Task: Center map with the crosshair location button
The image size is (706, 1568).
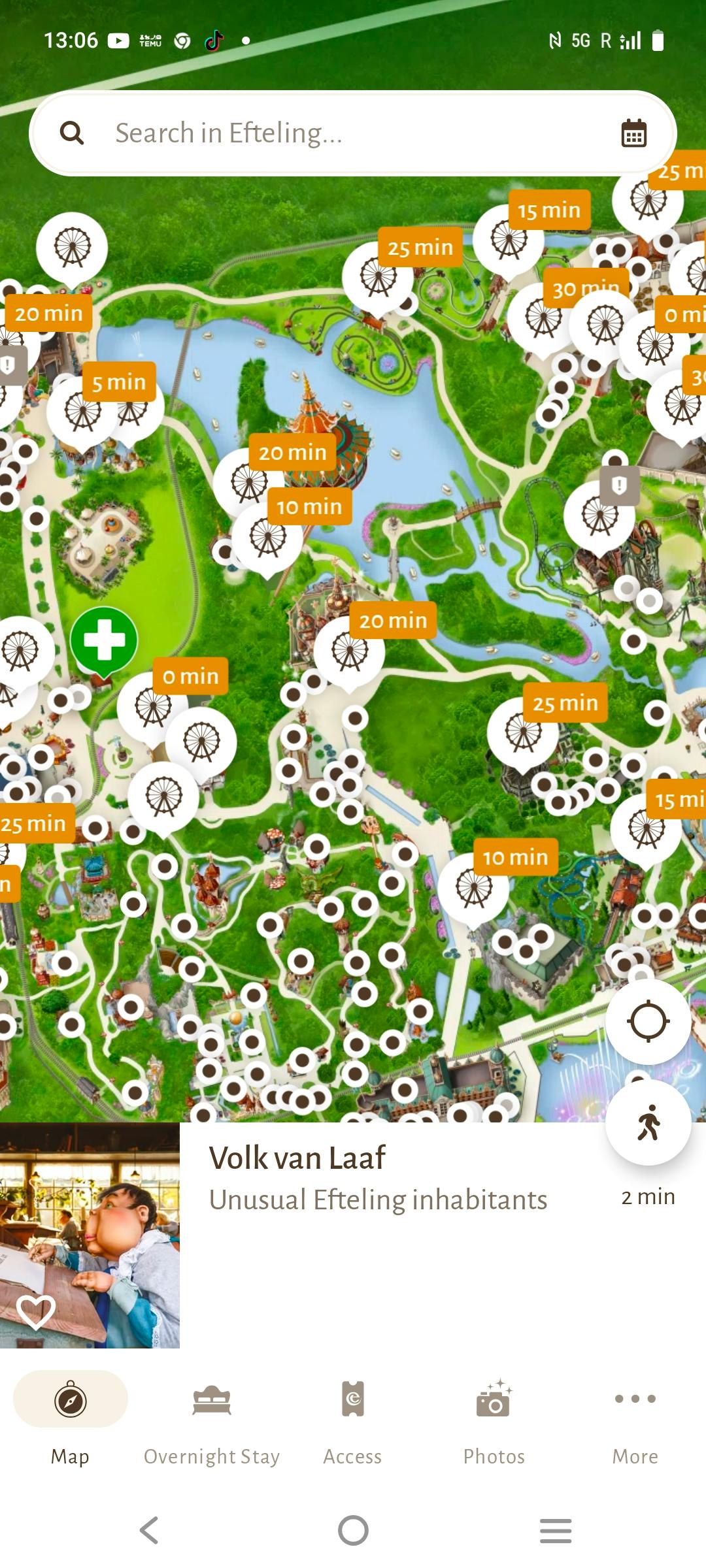Action: [x=648, y=1021]
